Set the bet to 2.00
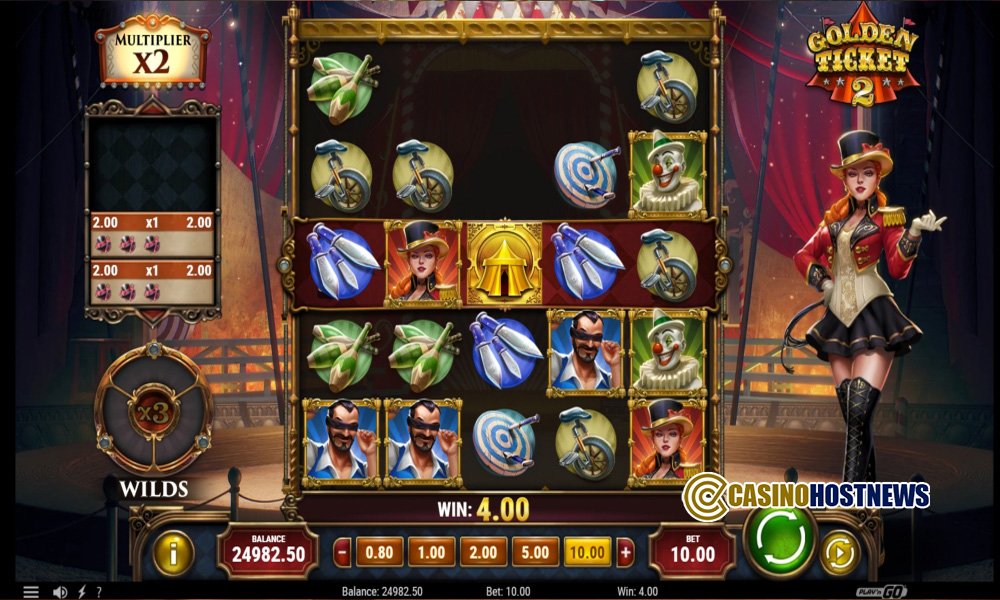The width and height of the screenshot is (1000, 600). click(x=482, y=551)
